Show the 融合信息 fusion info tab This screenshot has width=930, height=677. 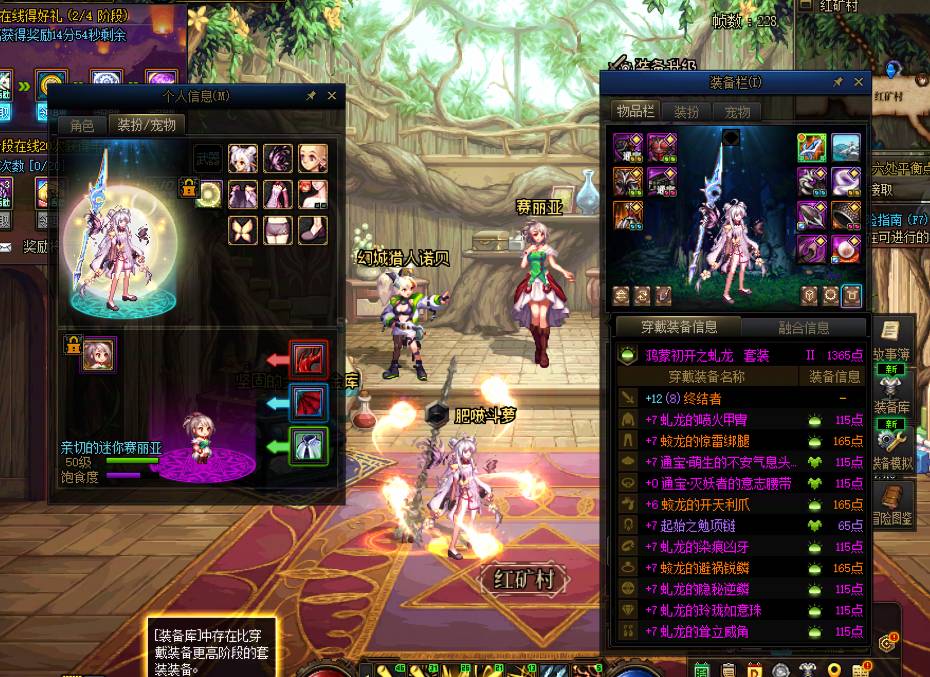click(x=803, y=327)
